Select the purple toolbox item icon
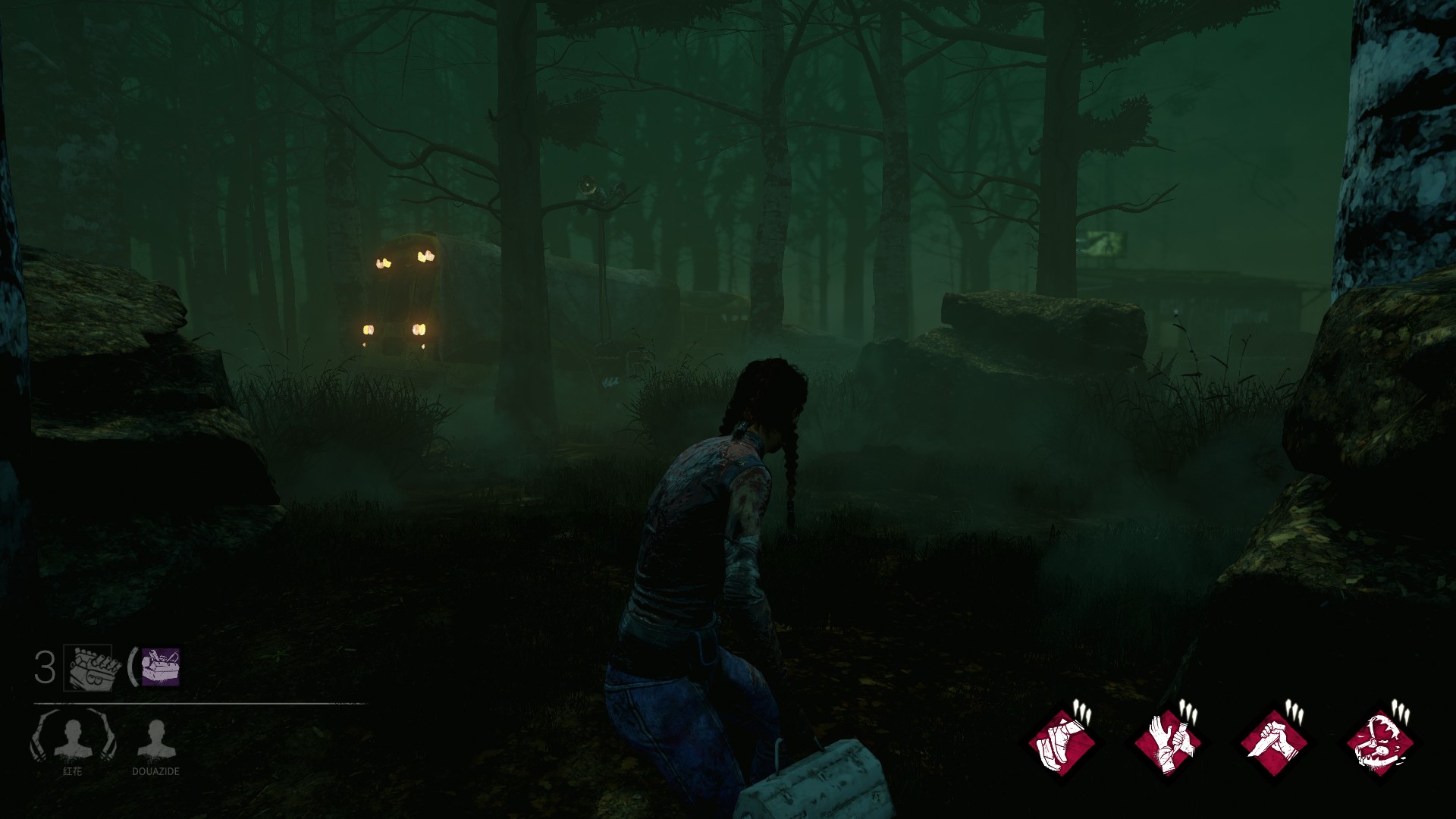Viewport: 1456px width, 819px height. (160, 667)
